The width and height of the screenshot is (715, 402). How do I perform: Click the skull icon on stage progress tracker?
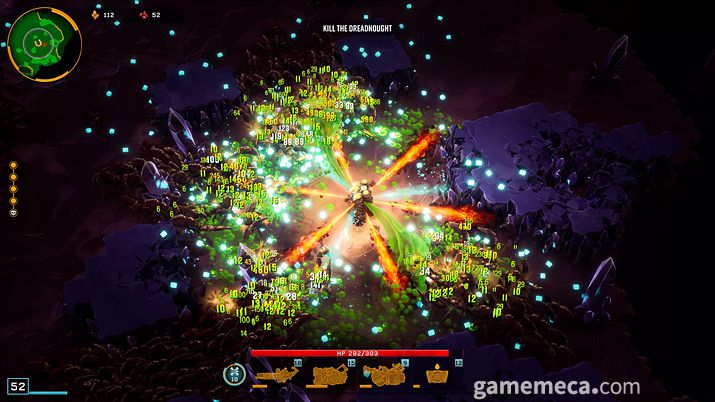(x=14, y=212)
